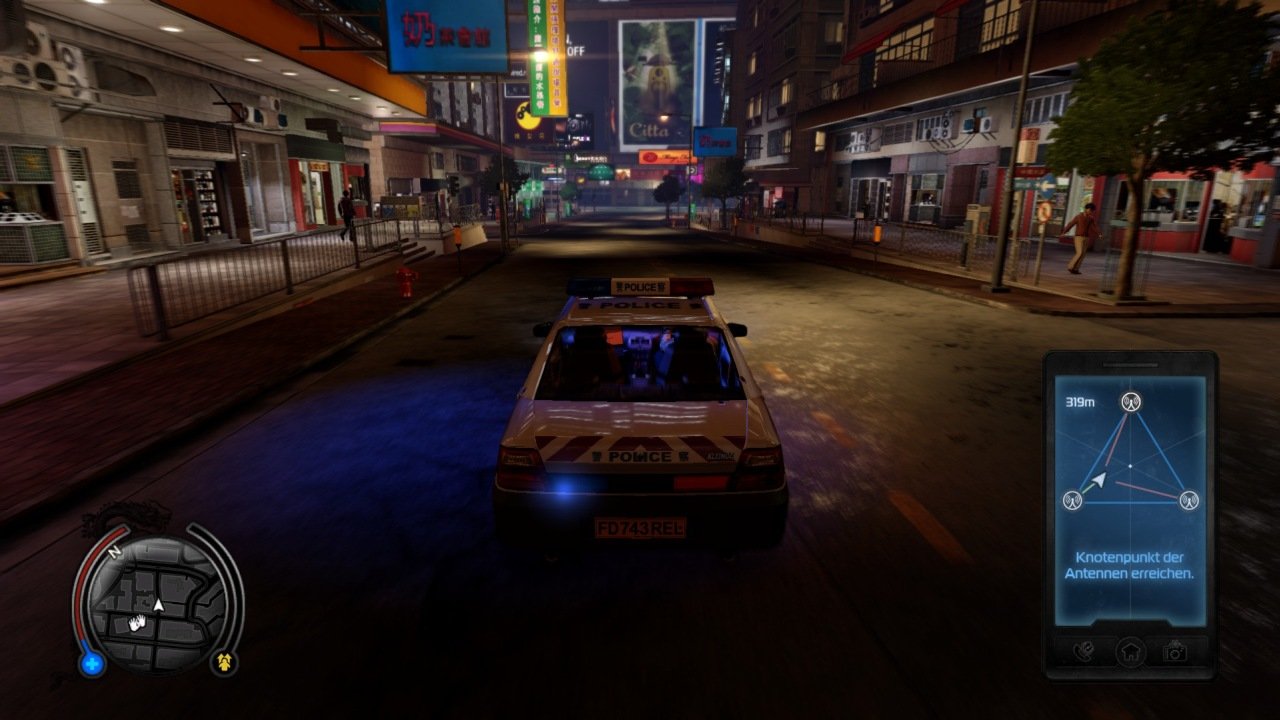Open the phone's camera
Viewport: 1280px width, 720px height.
[x=1176, y=652]
